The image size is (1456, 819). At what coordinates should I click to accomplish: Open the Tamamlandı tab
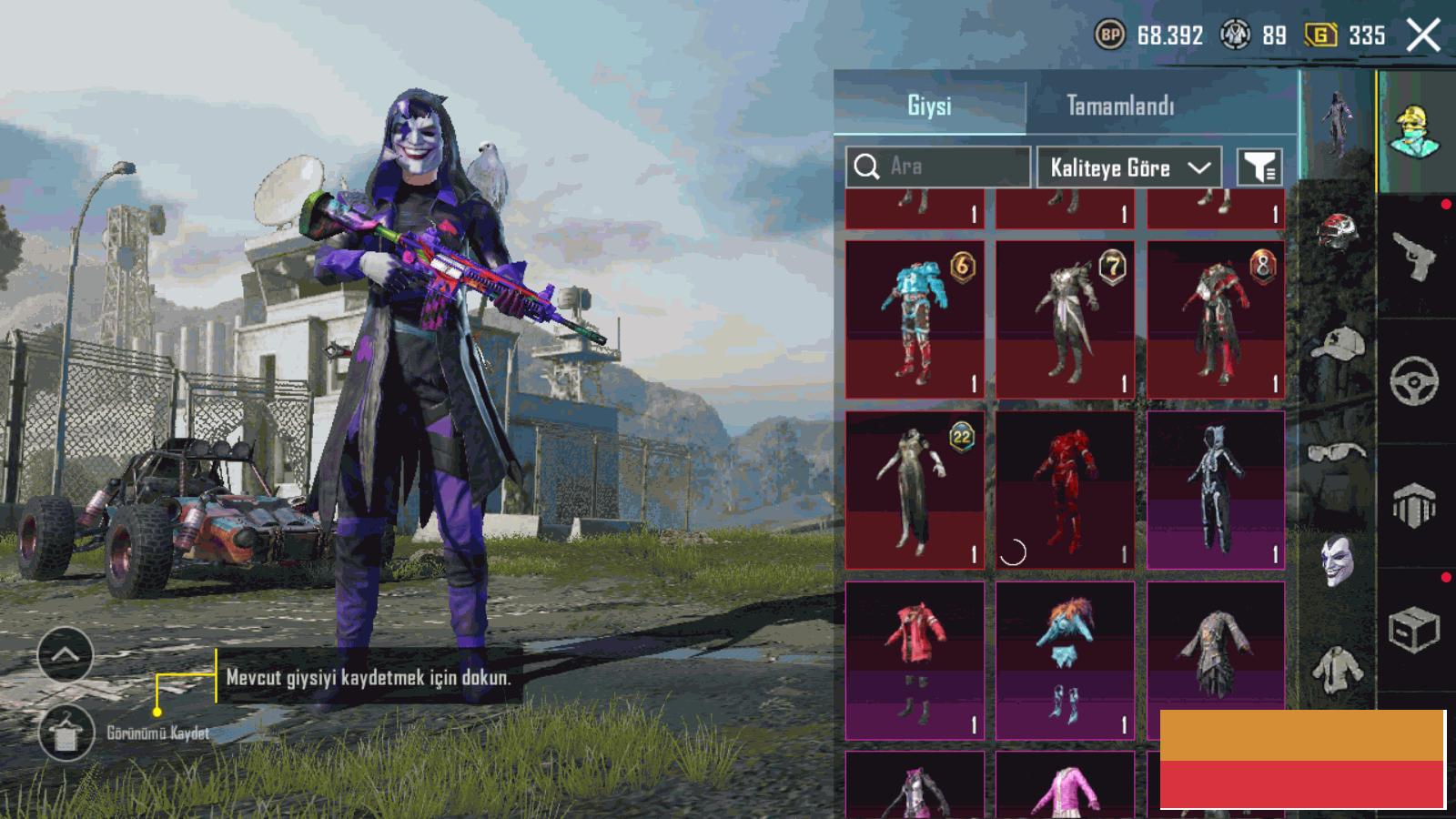[x=1120, y=106]
